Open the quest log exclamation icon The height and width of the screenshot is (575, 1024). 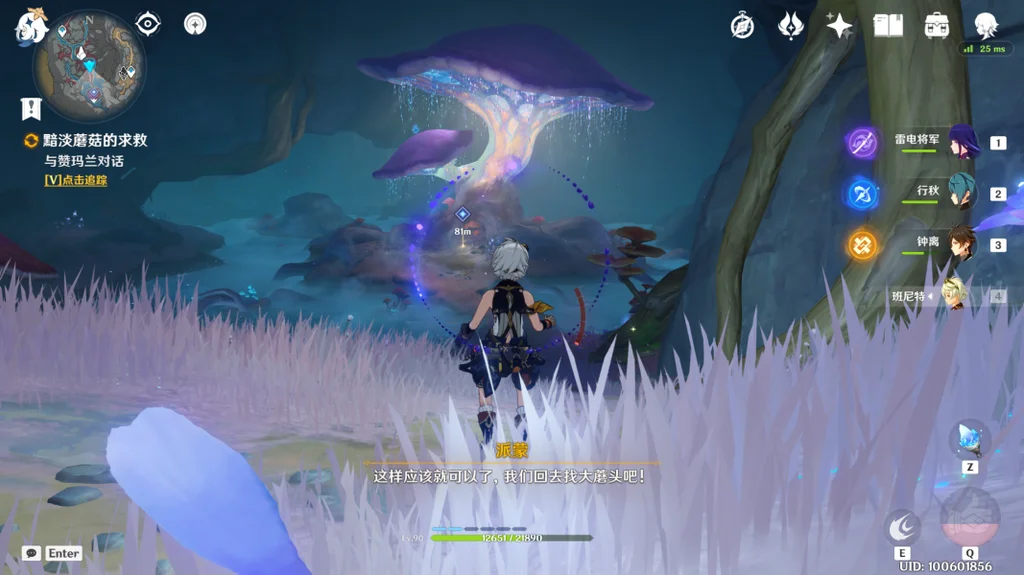click(31, 108)
